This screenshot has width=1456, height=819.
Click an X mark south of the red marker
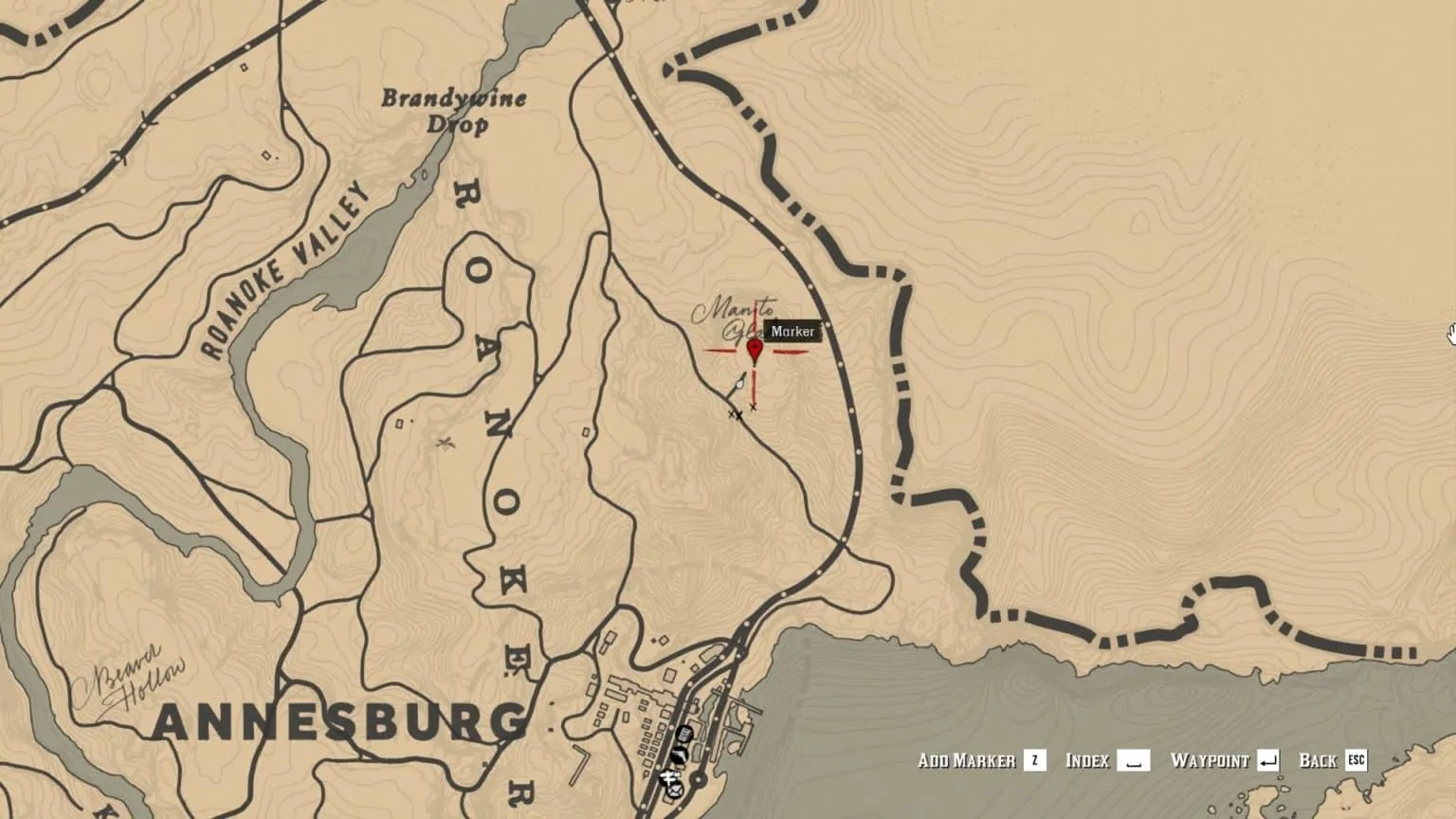pos(753,408)
